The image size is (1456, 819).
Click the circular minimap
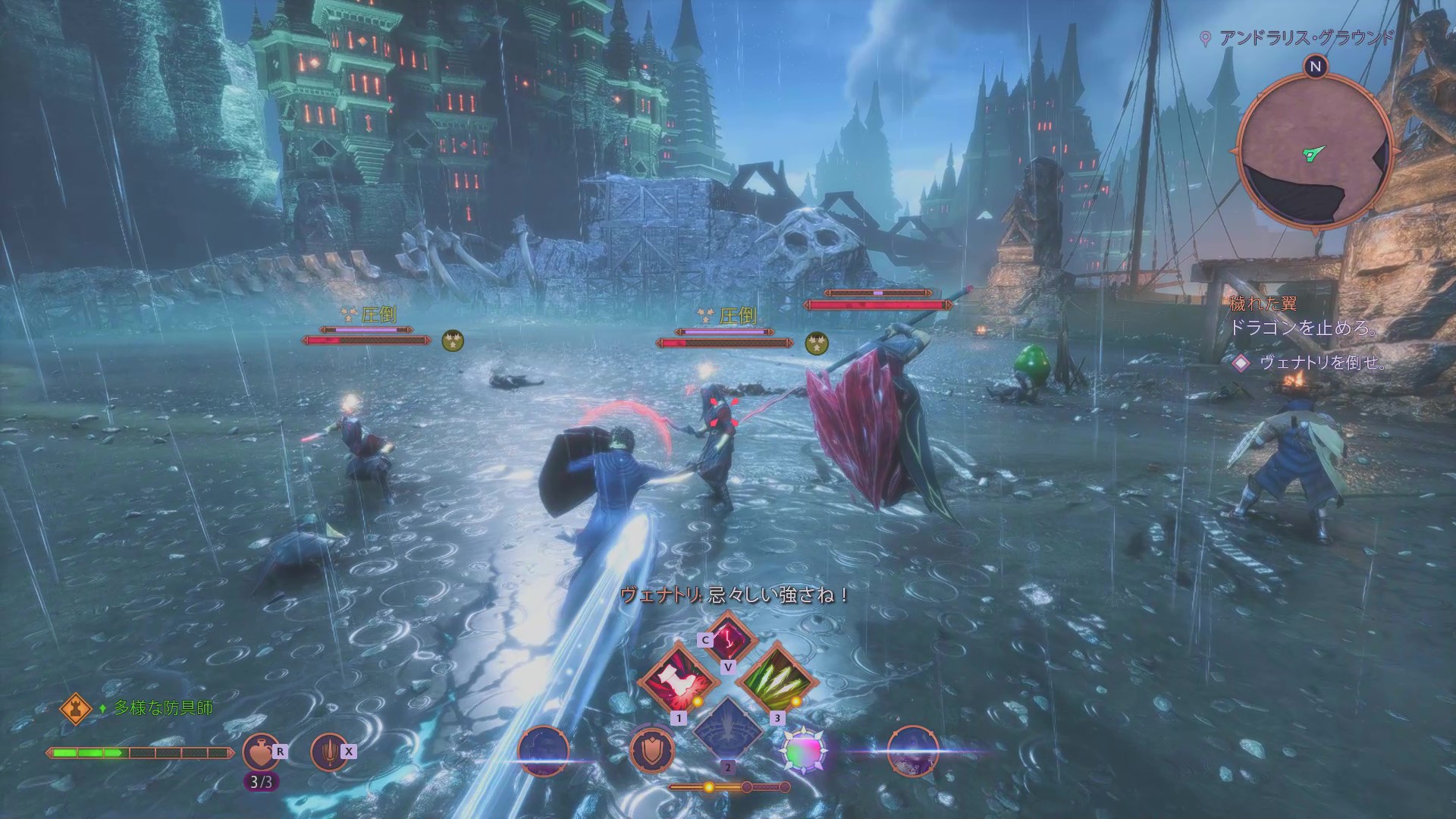pyautogui.click(x=1314, y=152)
